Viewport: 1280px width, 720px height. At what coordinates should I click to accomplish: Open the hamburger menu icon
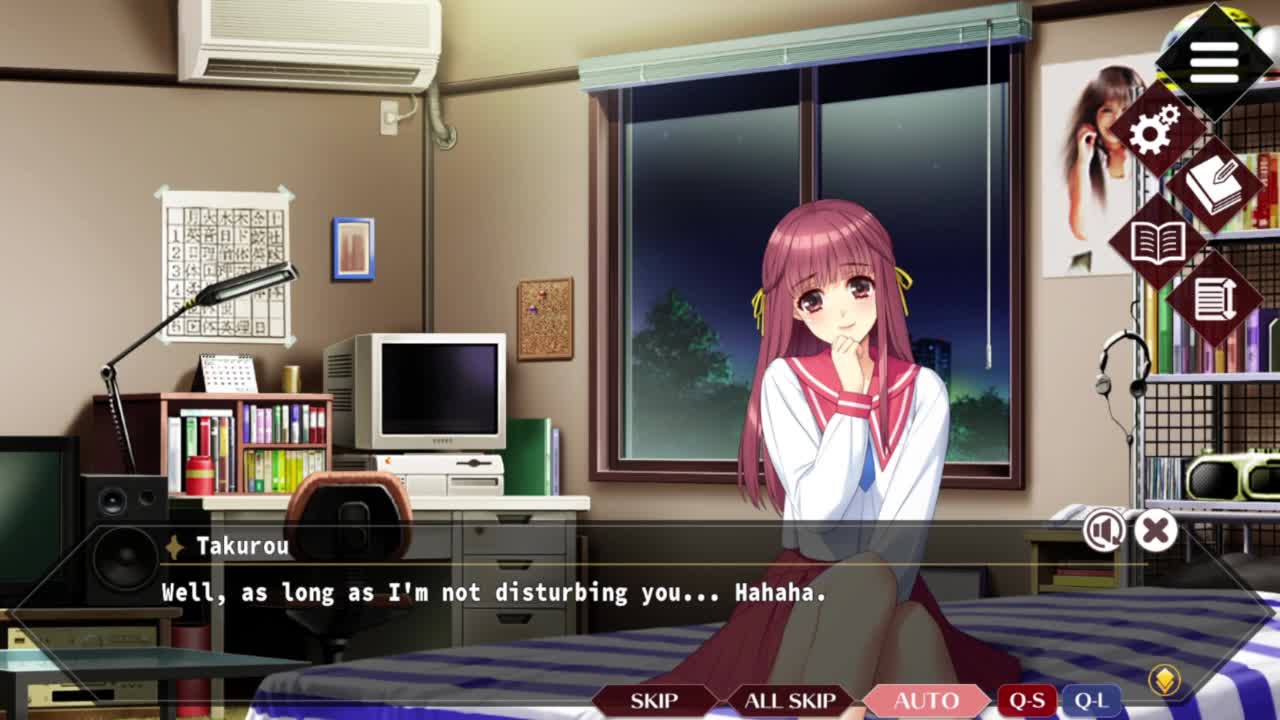pyautogui.click(x=1213, y=62)
